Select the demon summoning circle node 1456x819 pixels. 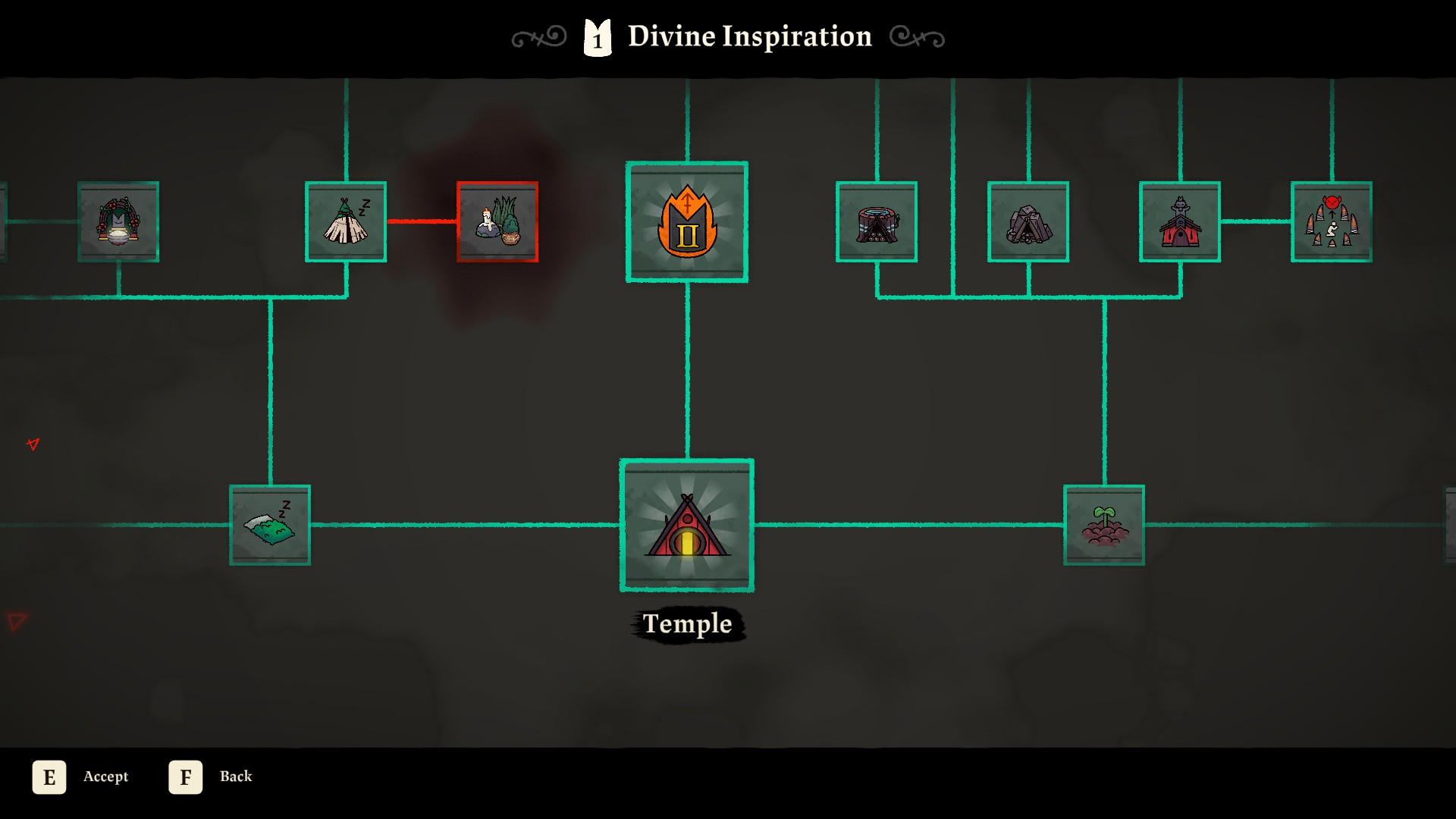1332,221
